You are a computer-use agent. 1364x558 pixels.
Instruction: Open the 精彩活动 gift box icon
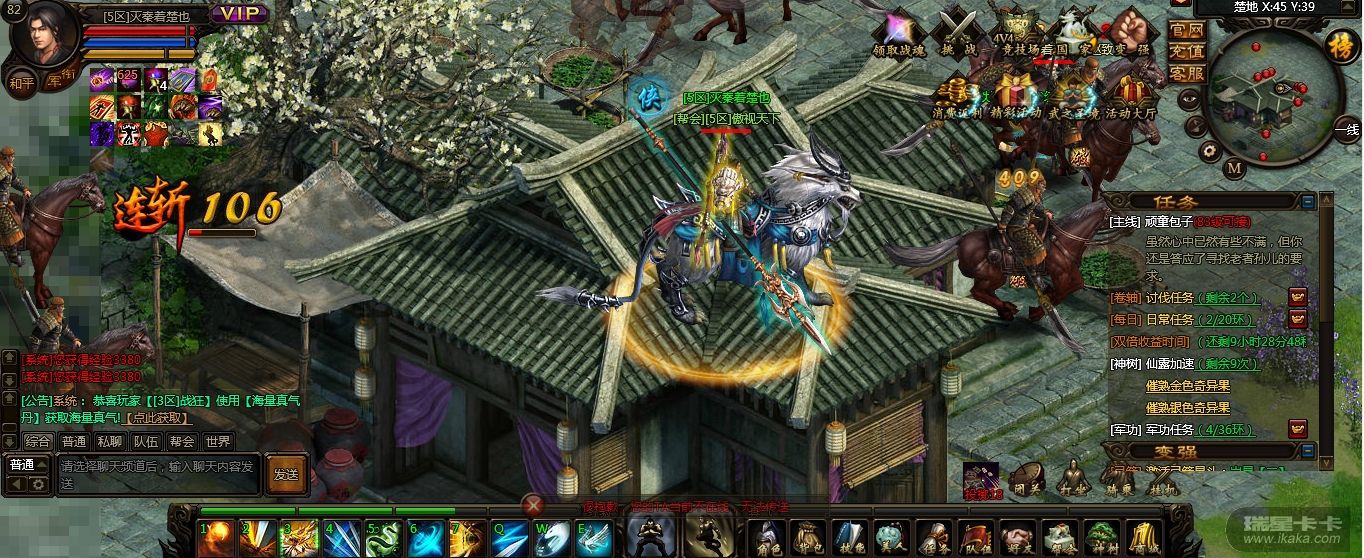(1017, 95)
